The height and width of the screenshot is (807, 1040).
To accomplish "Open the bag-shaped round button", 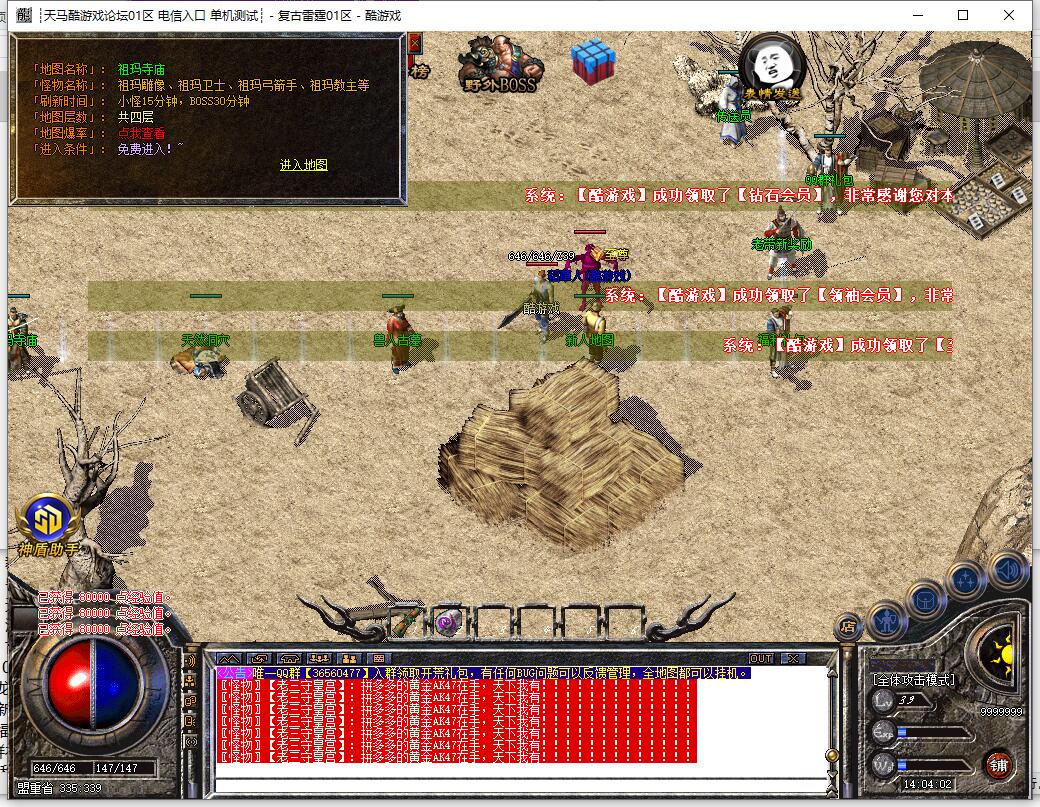I will [x=926, y=598].
